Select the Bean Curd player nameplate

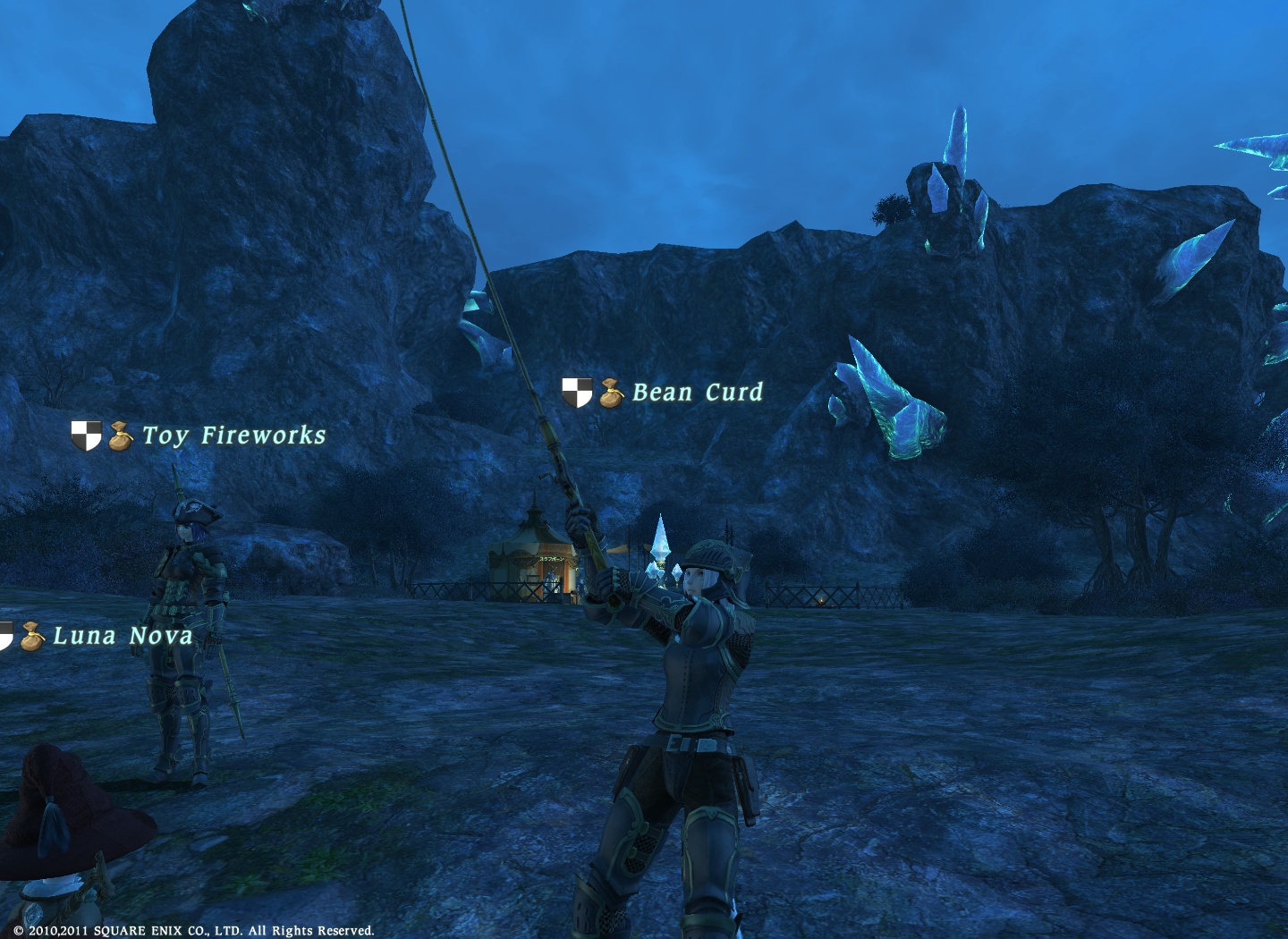tap(697, 393)
